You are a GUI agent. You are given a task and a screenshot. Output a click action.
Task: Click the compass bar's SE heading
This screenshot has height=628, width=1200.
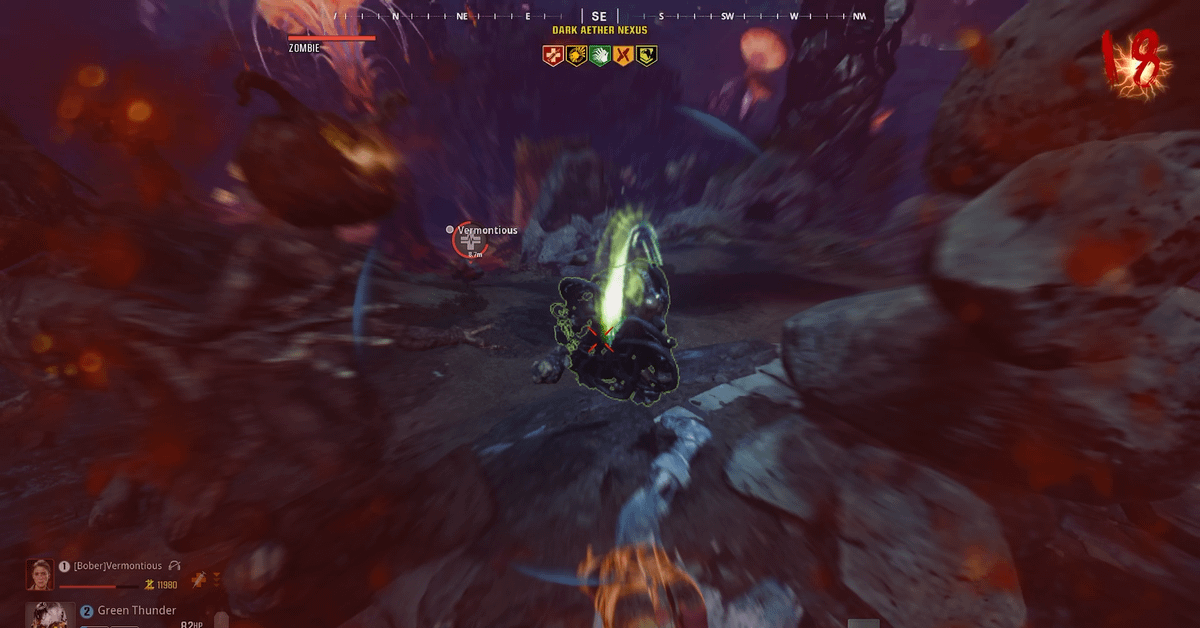[x=600, y=16]
